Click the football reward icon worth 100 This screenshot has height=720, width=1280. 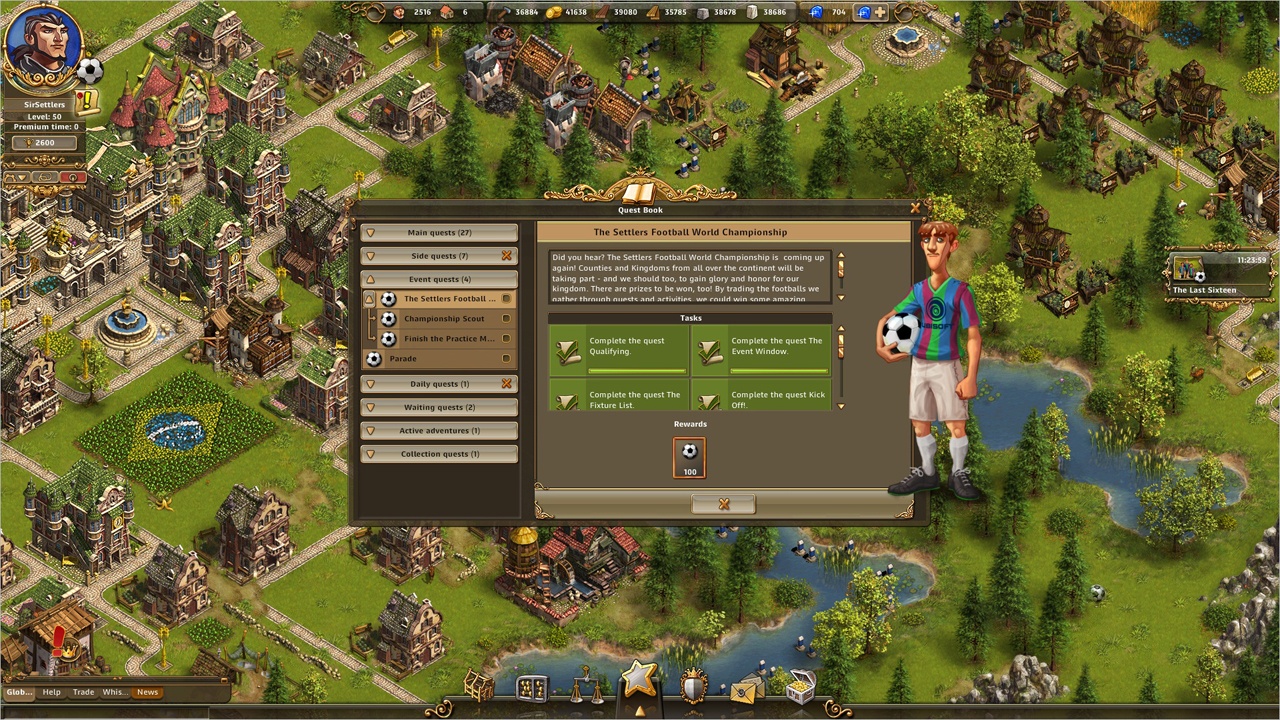[690, 457]
